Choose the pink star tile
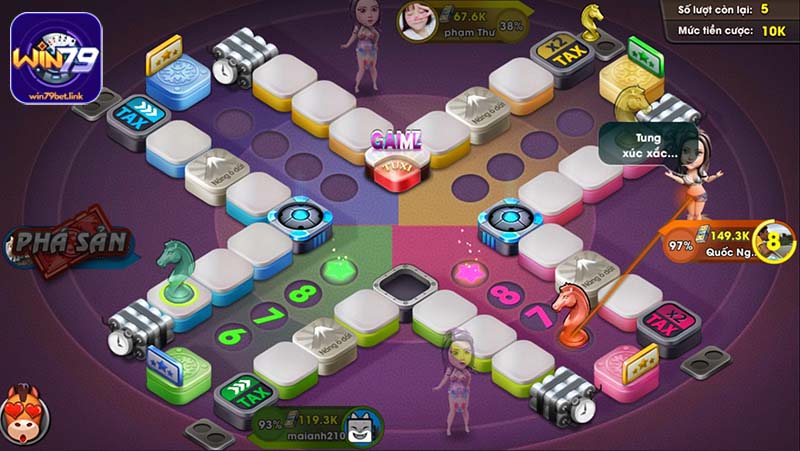This screenshot has height=451, width=800. point(465,271)
